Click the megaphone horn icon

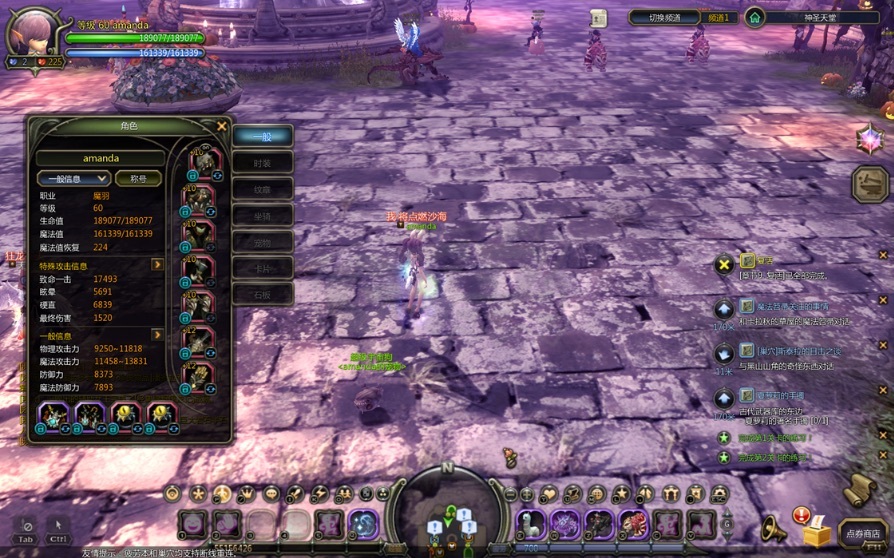[773, 528]
